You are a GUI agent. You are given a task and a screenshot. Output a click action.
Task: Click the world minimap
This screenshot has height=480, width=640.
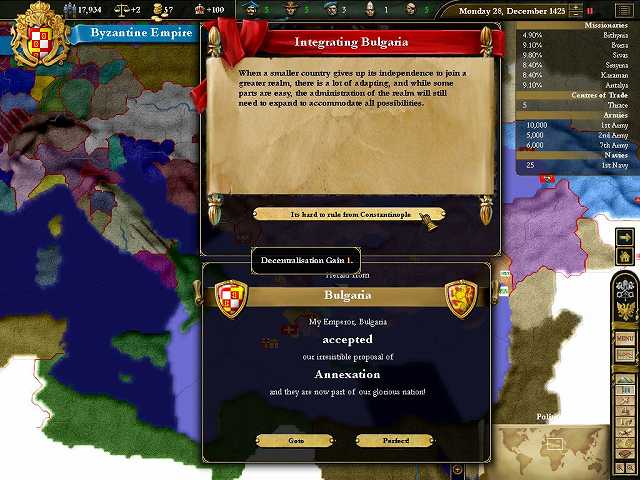[x=548, y=450]
